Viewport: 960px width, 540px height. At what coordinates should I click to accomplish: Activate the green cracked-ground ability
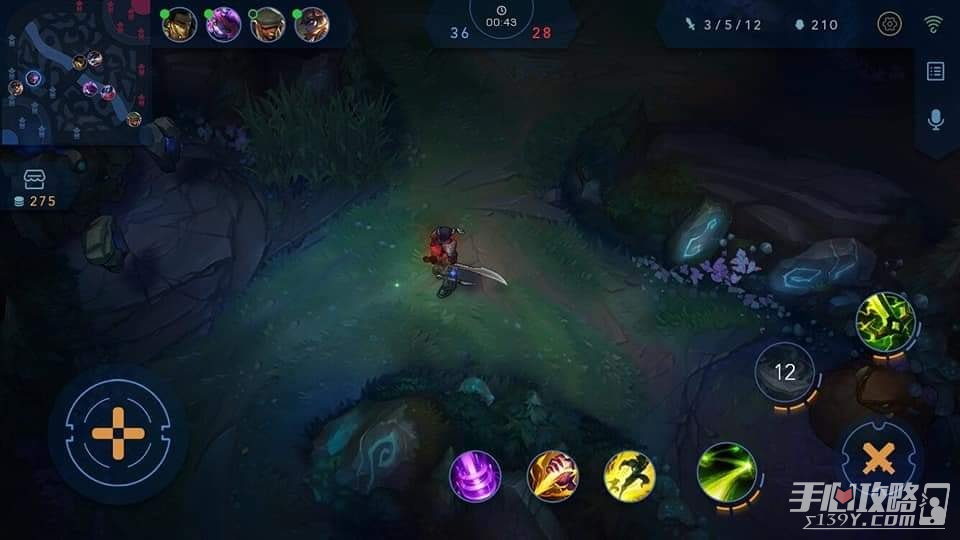coord(885,320)
